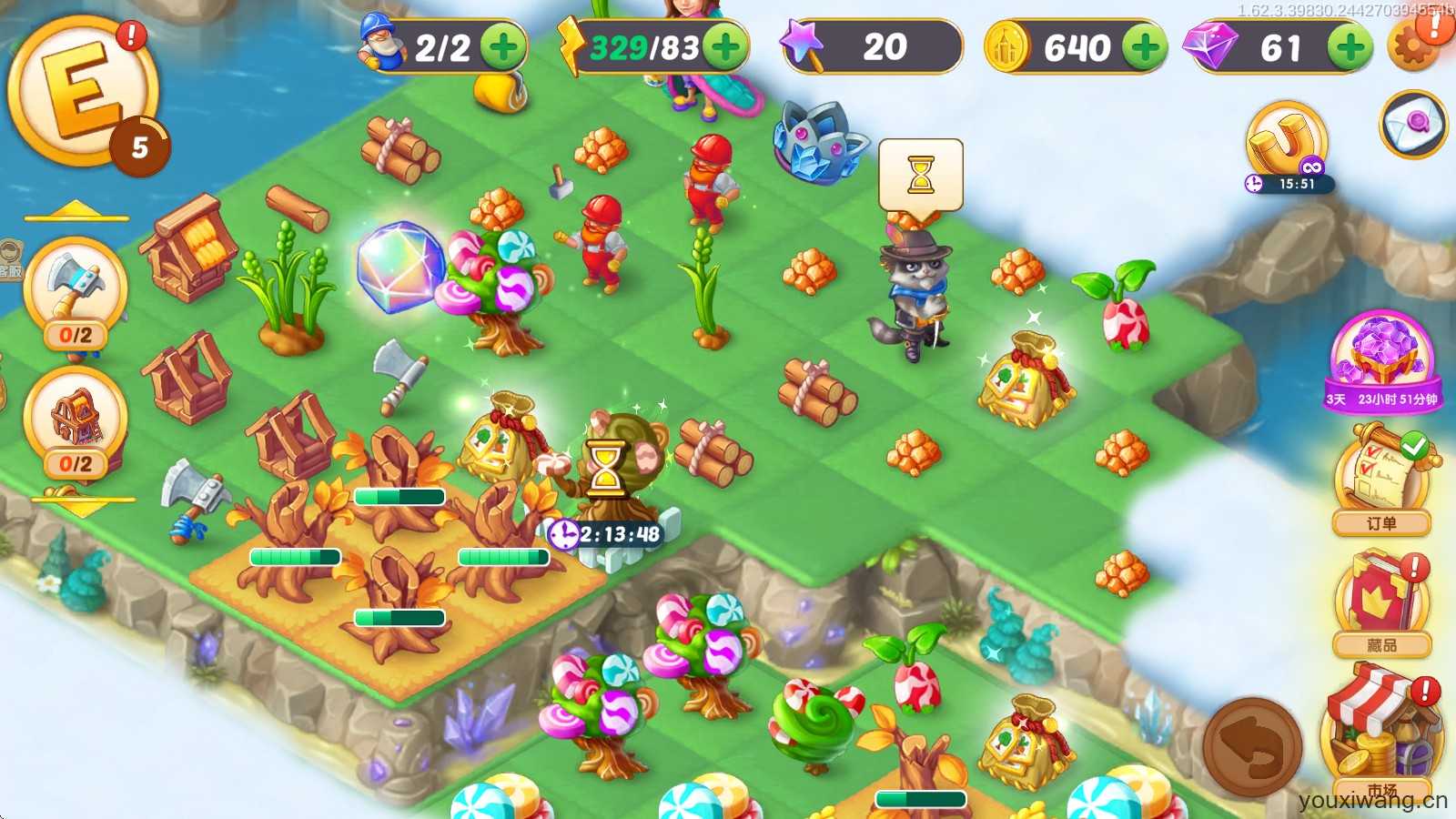Image resolution: width=1456 pixels, height=819 pixels.
Task: Open the mail envelope icon
Action: (x=1413, y=124)
